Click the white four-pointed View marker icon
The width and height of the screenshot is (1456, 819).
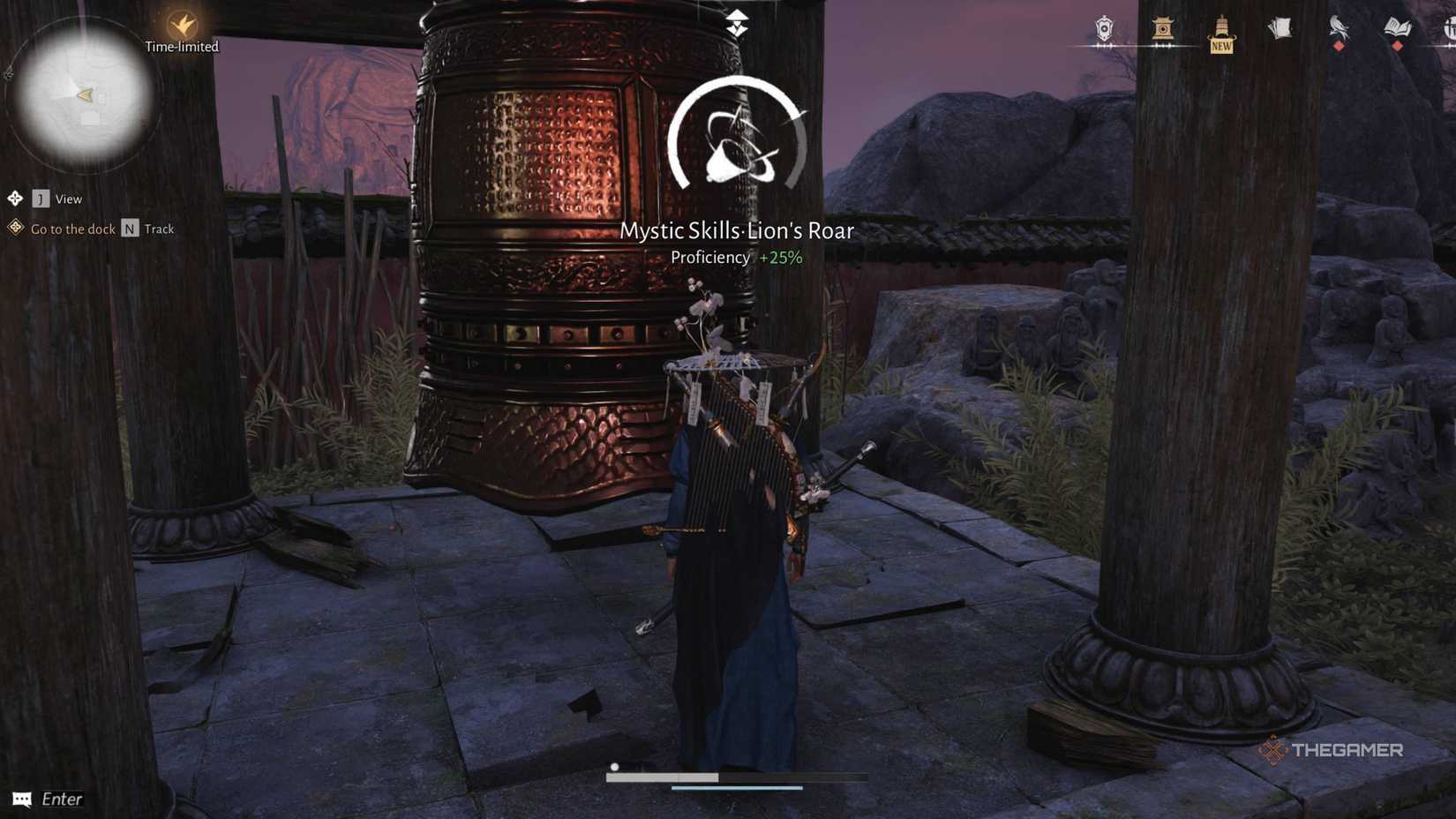[14, 199]
